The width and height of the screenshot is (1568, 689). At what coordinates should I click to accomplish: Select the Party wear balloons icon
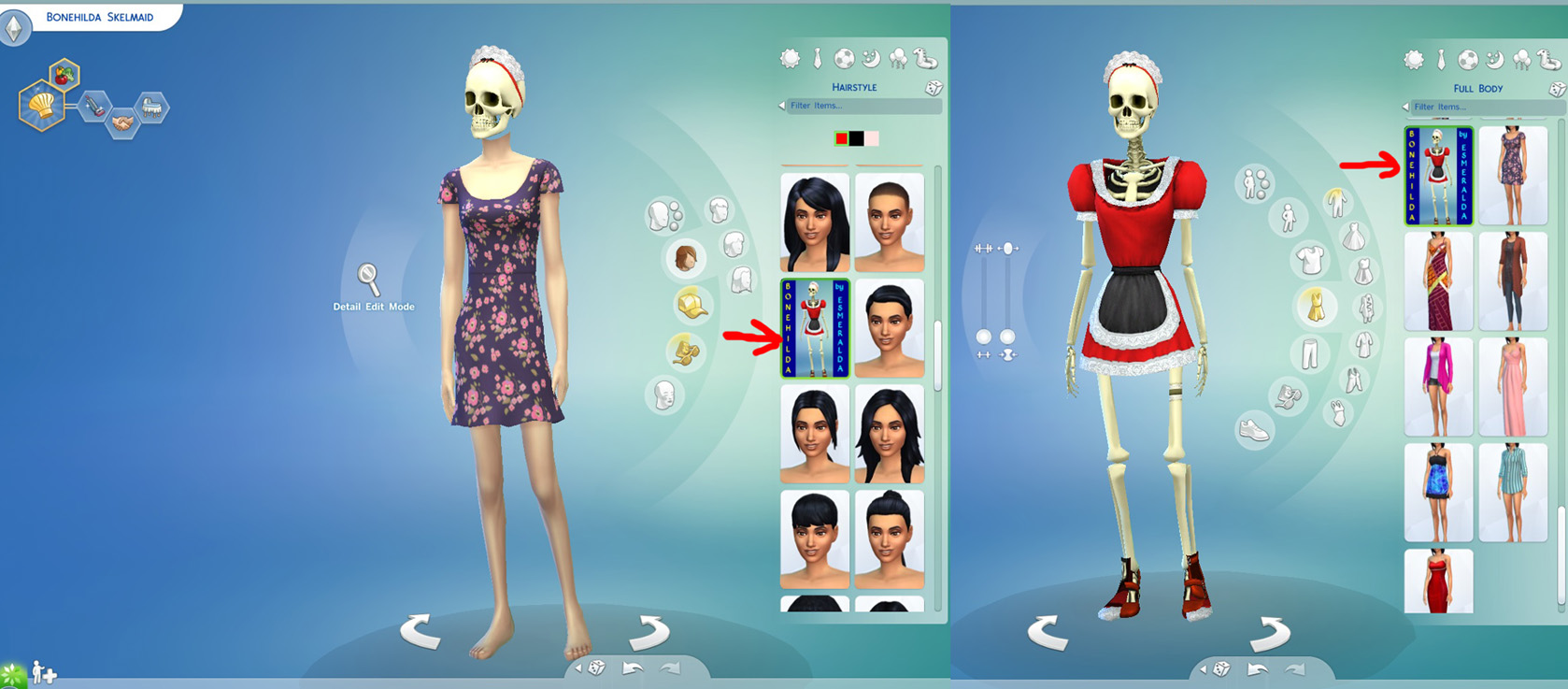(x=899, y=58)
